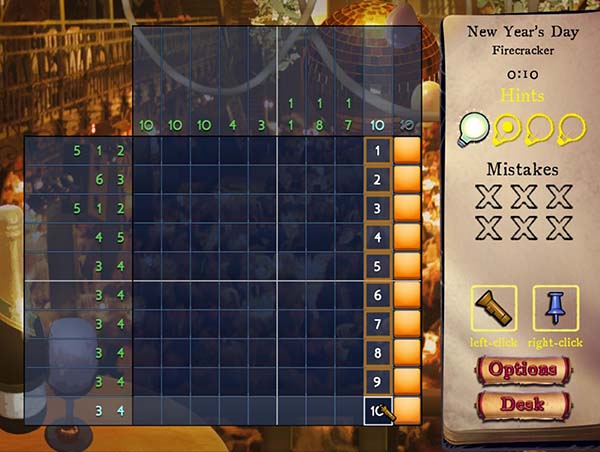Image resolution: width=600 pixels, height=452 pixels.
Task: Select the row 6 number button
Action: coord(377,296)
